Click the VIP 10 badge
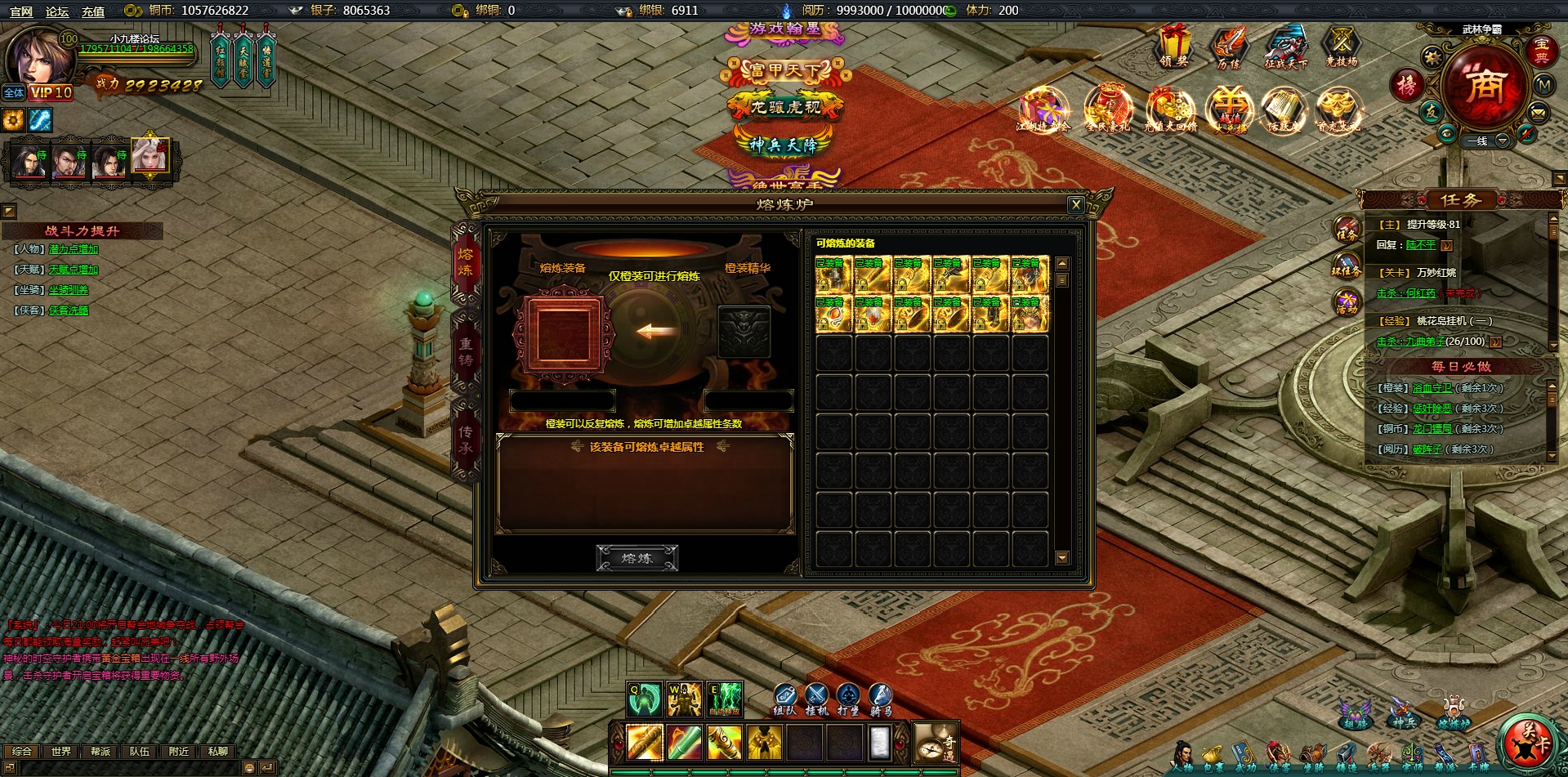This screenshot has height=777, width=1568. [x=51, y=93]
